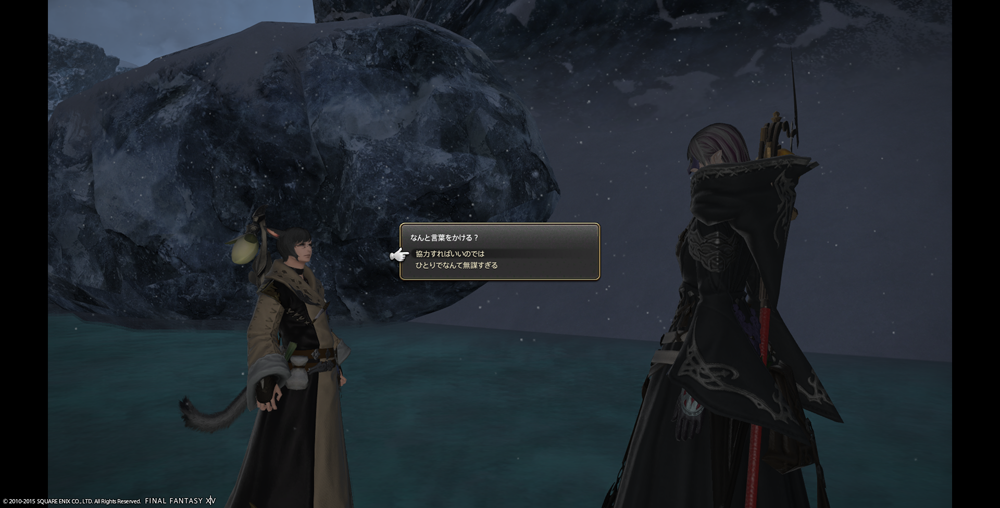Choose the reply 協力すればいいのでは
The width and height of the screenshot is (1000, 508).
(x=450, y=254)
